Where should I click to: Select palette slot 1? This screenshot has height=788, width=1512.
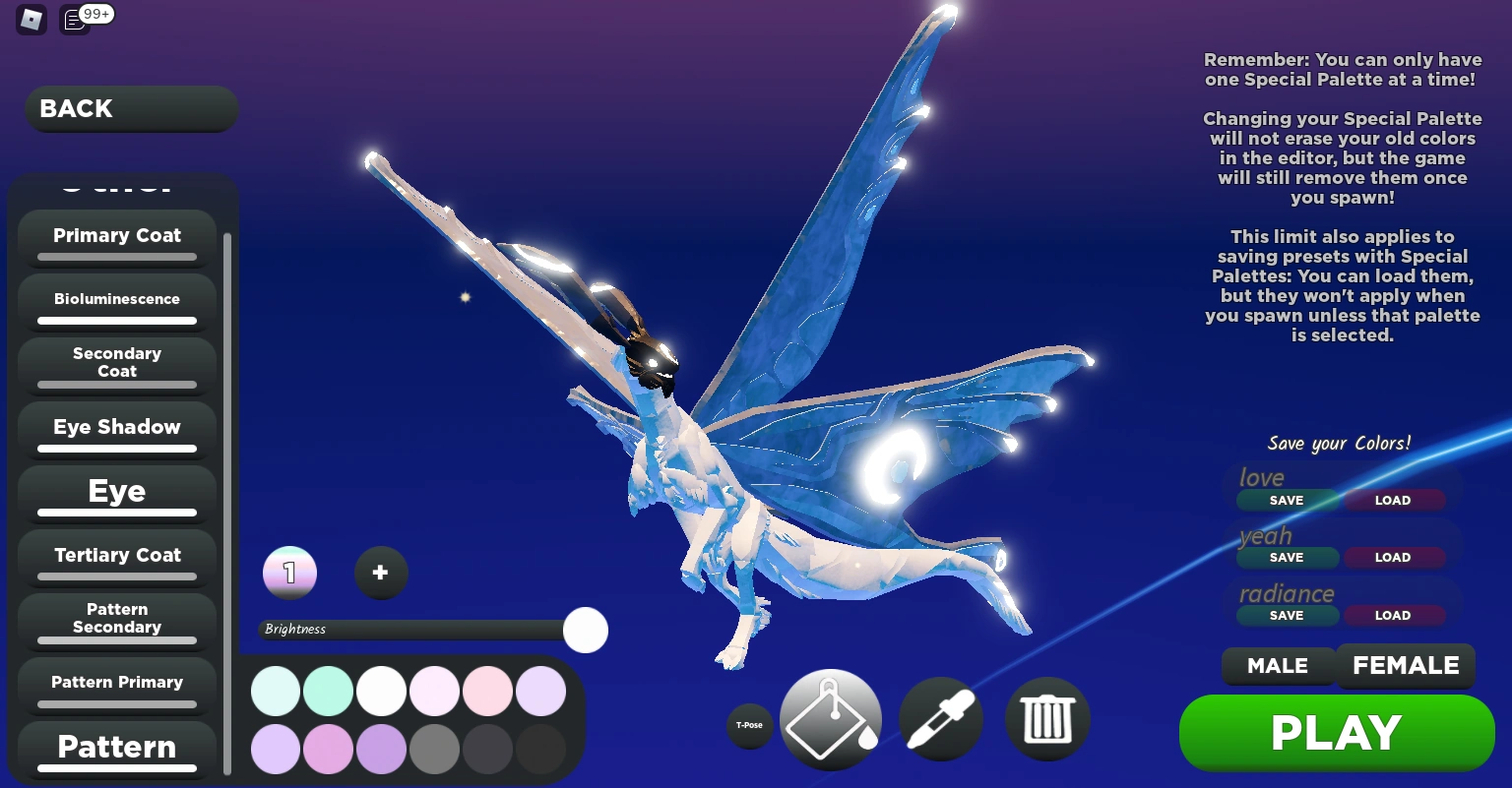pos(289,573)
